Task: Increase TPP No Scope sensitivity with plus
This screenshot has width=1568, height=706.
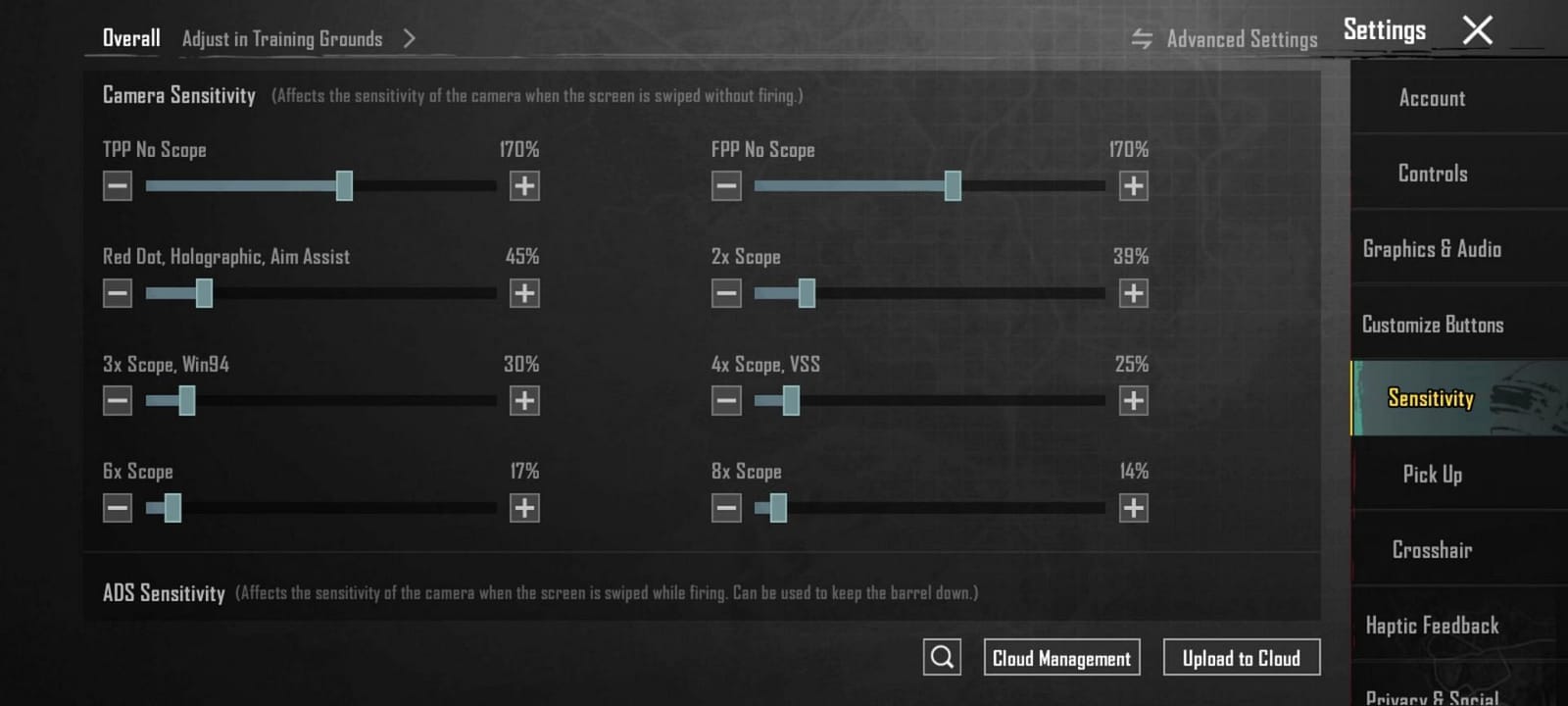Action: pyautogui.click(x=525, y=184)
